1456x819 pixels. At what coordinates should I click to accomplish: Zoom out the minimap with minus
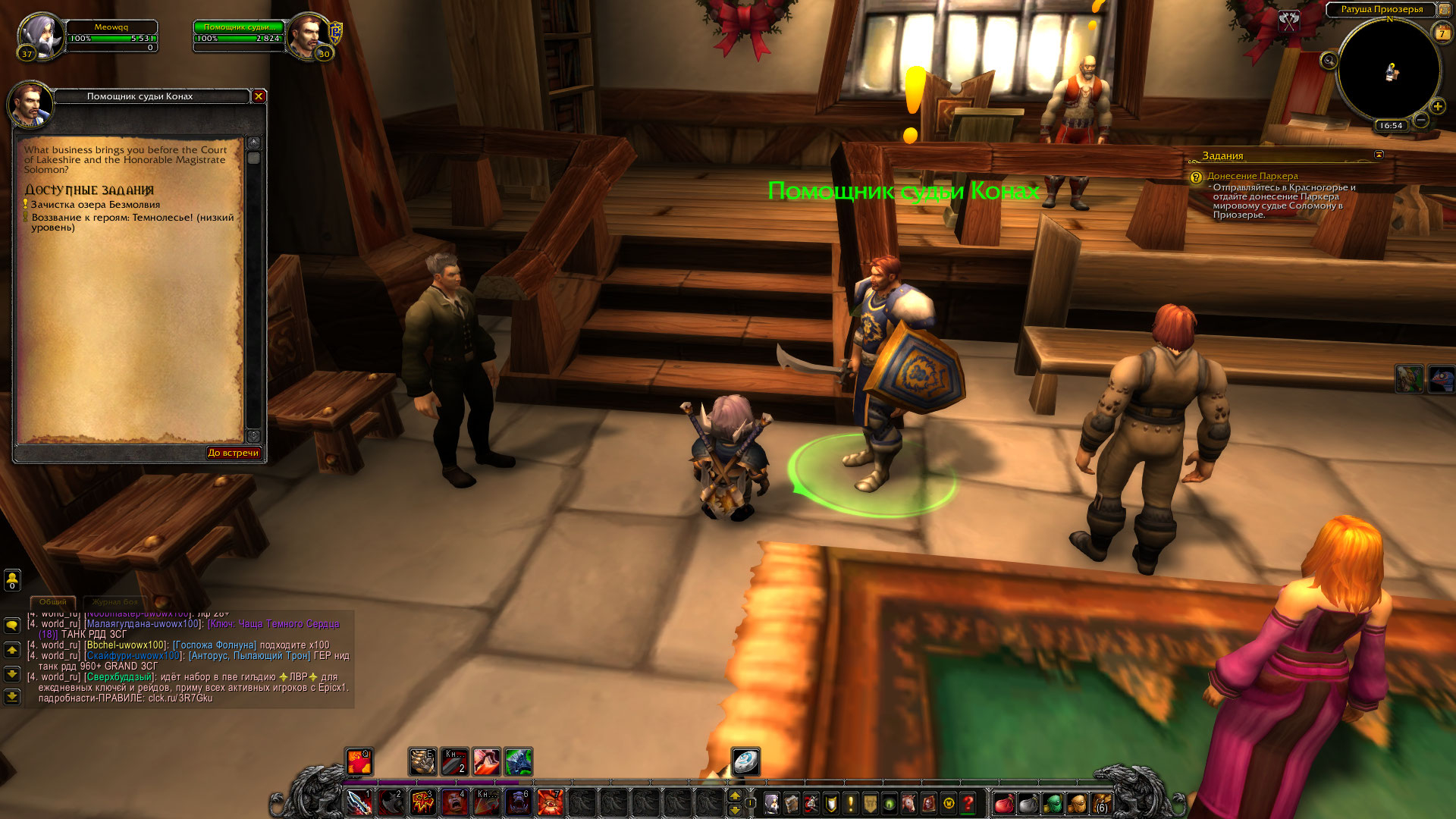[1421, 120]
